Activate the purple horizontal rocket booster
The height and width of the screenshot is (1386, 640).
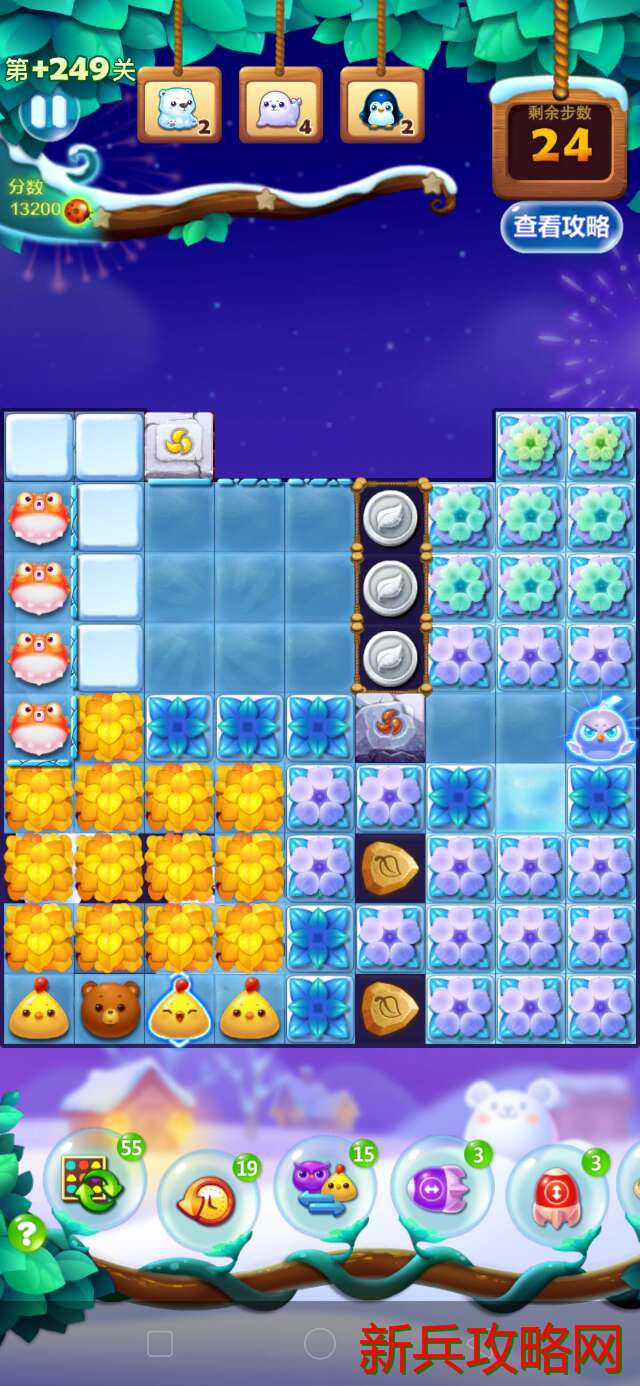(x=441, y=1191)
